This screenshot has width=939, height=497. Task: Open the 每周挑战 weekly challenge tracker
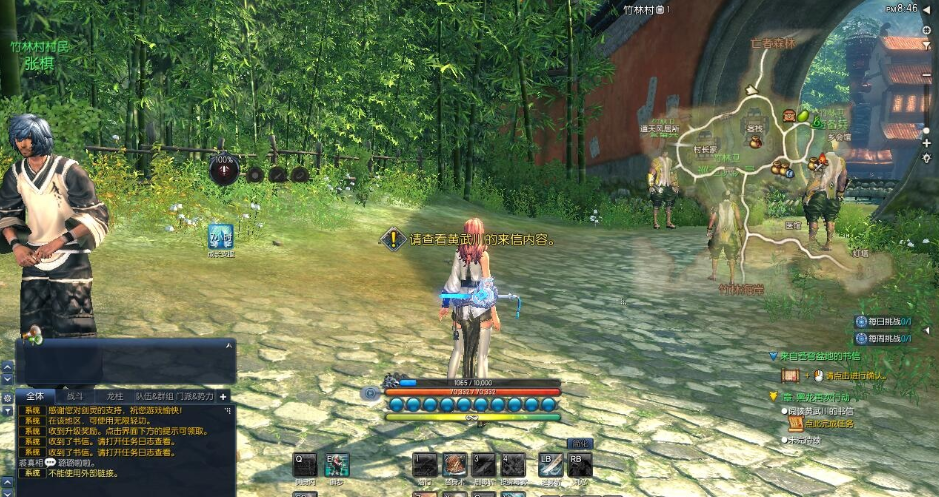[883, 339]
